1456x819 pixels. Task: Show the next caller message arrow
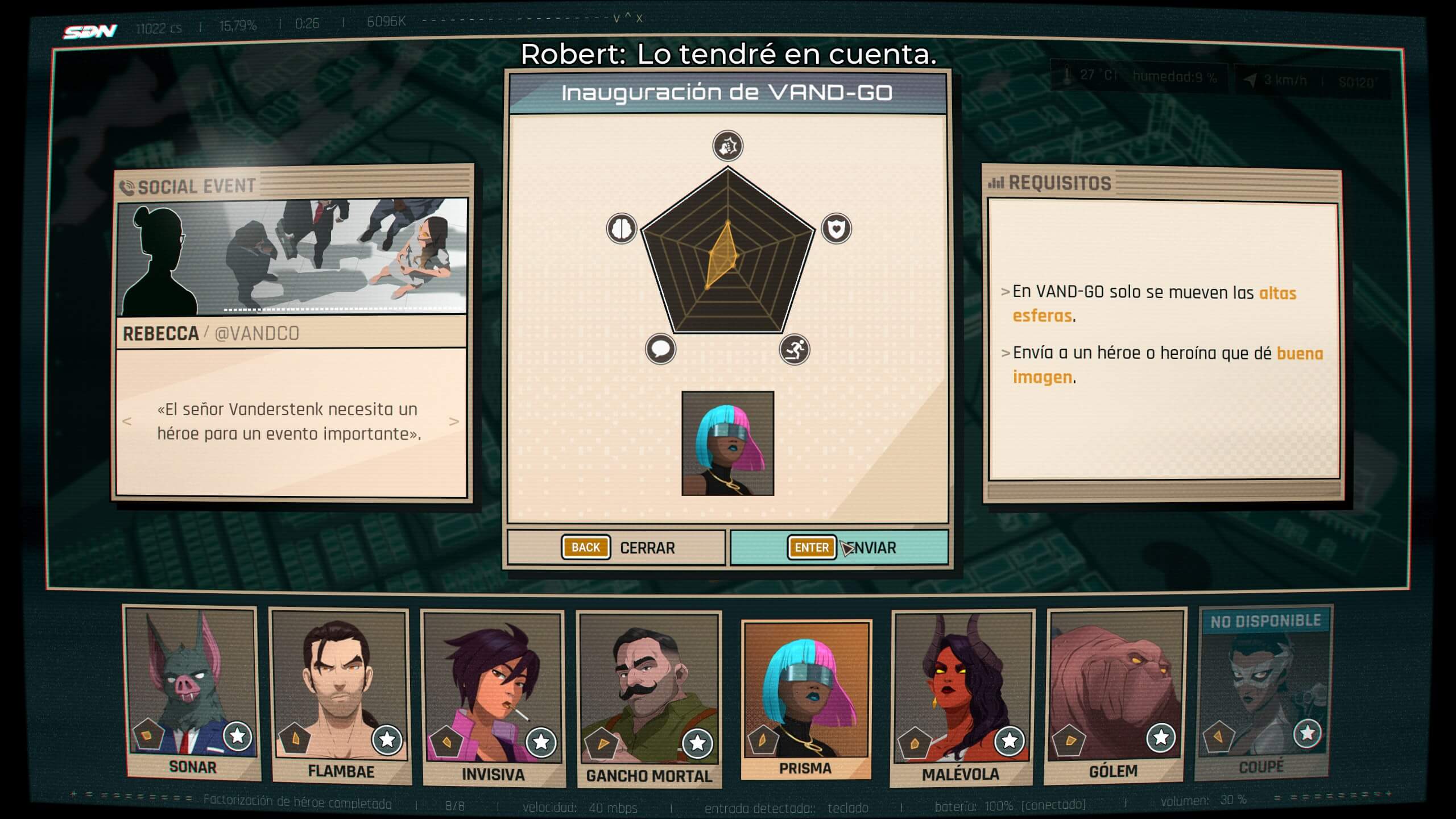(454, 421)
